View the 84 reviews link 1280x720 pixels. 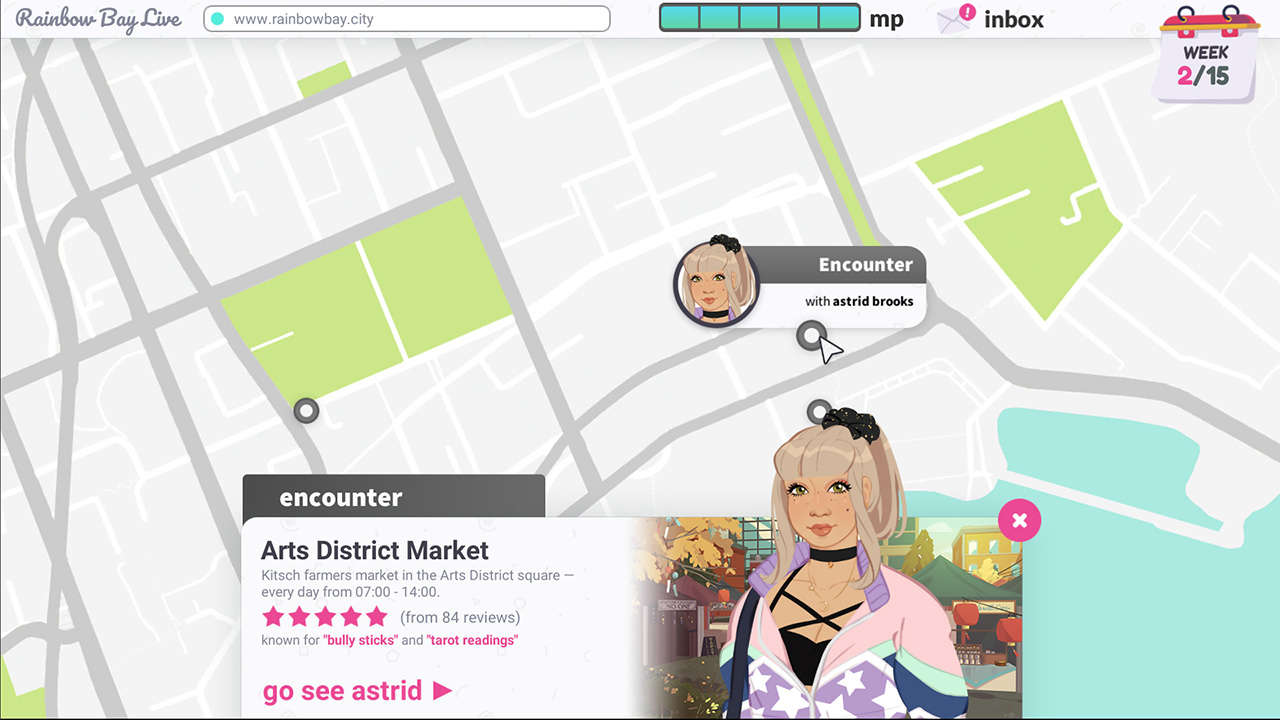[460, 617]
